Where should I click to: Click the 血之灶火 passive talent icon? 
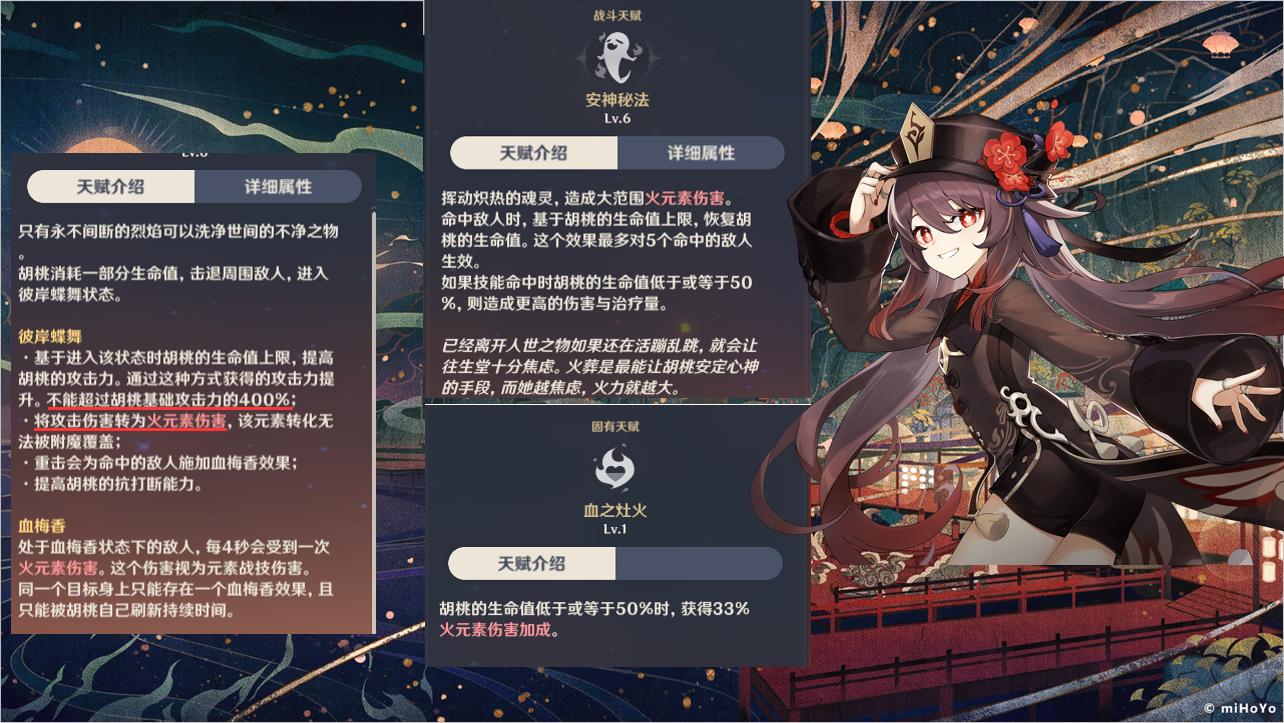(616, 466)
